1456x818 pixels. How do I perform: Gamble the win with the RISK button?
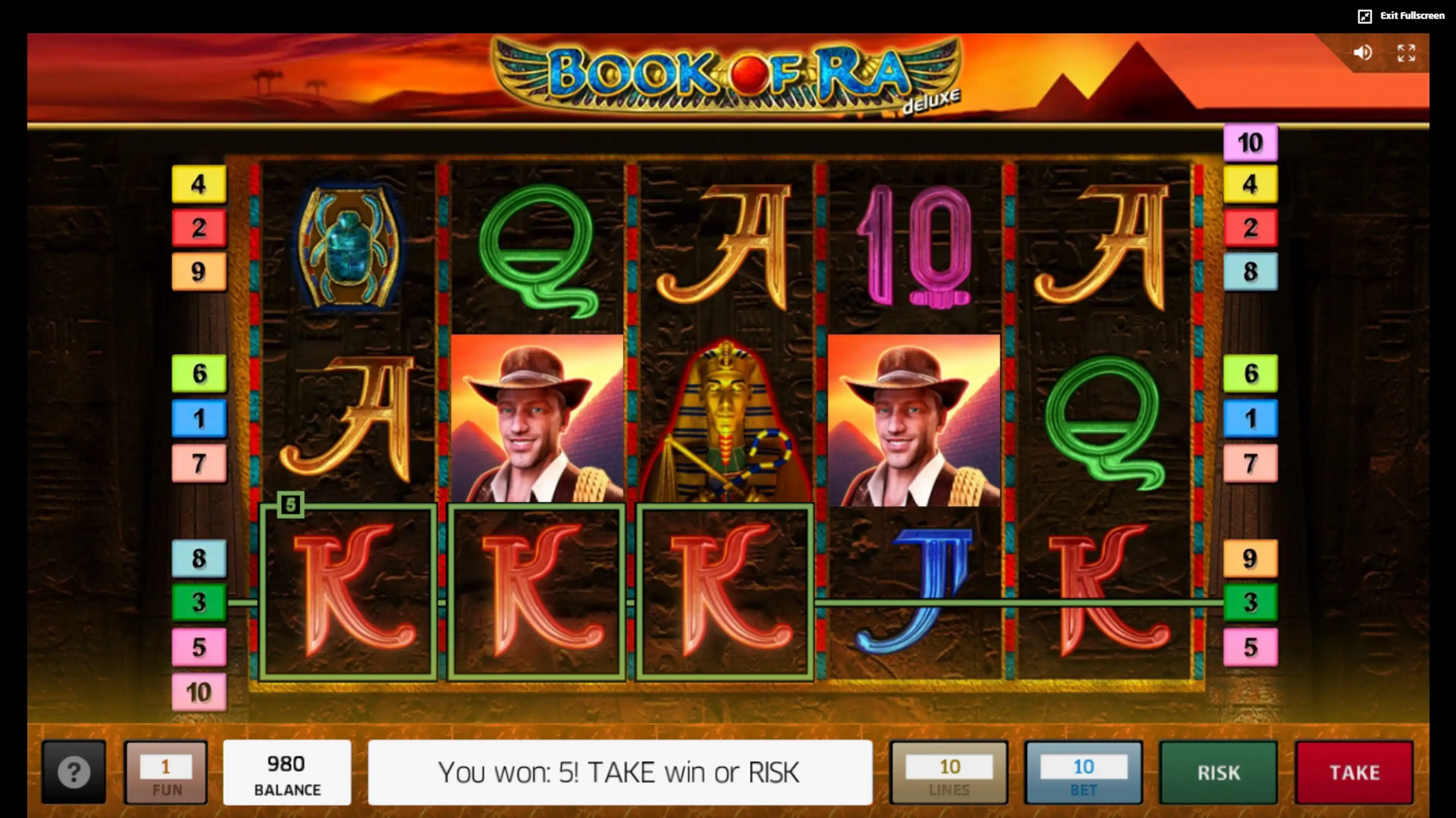point(1218,772)
